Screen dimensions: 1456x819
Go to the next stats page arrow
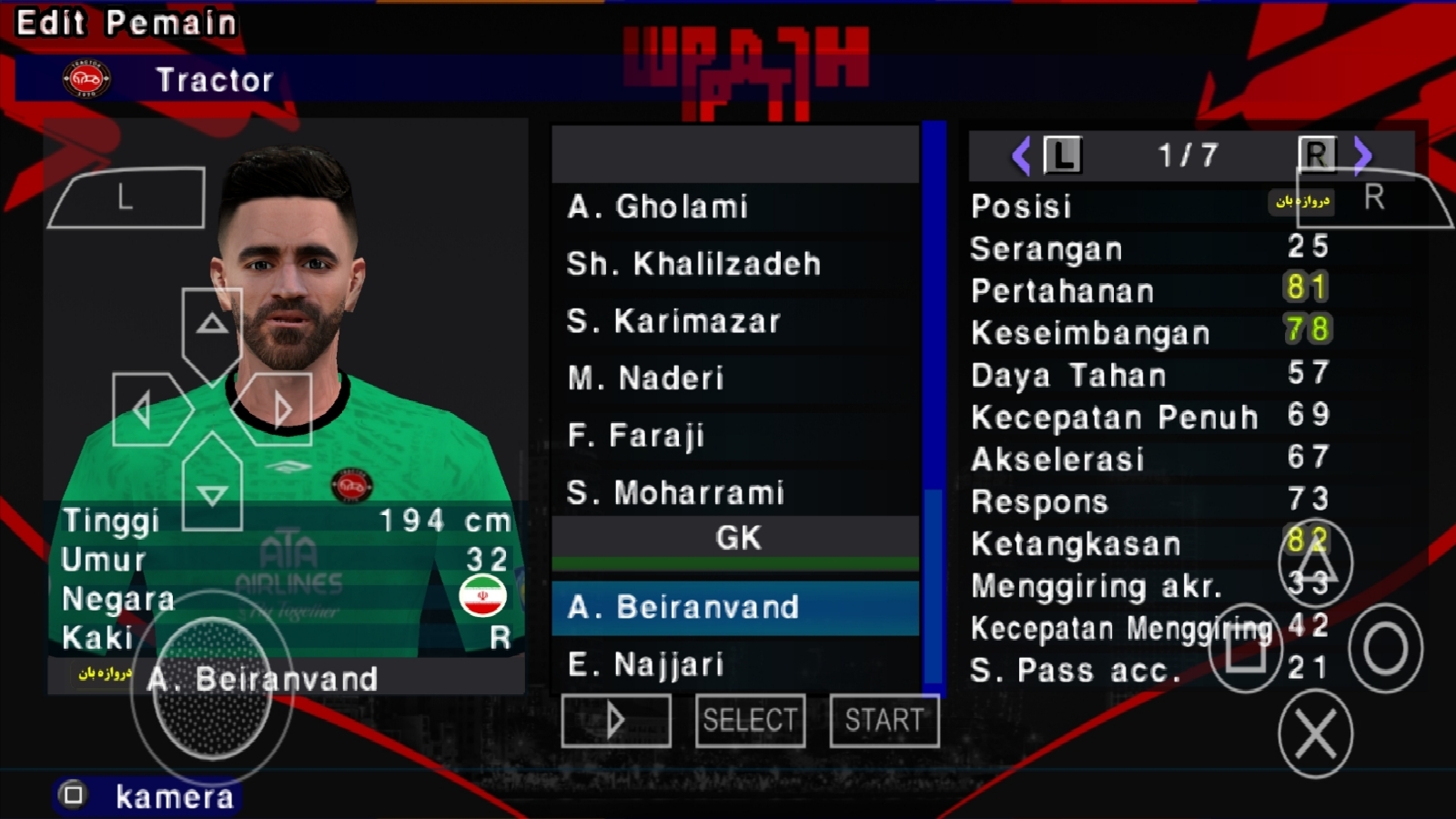coord(1361,156)
